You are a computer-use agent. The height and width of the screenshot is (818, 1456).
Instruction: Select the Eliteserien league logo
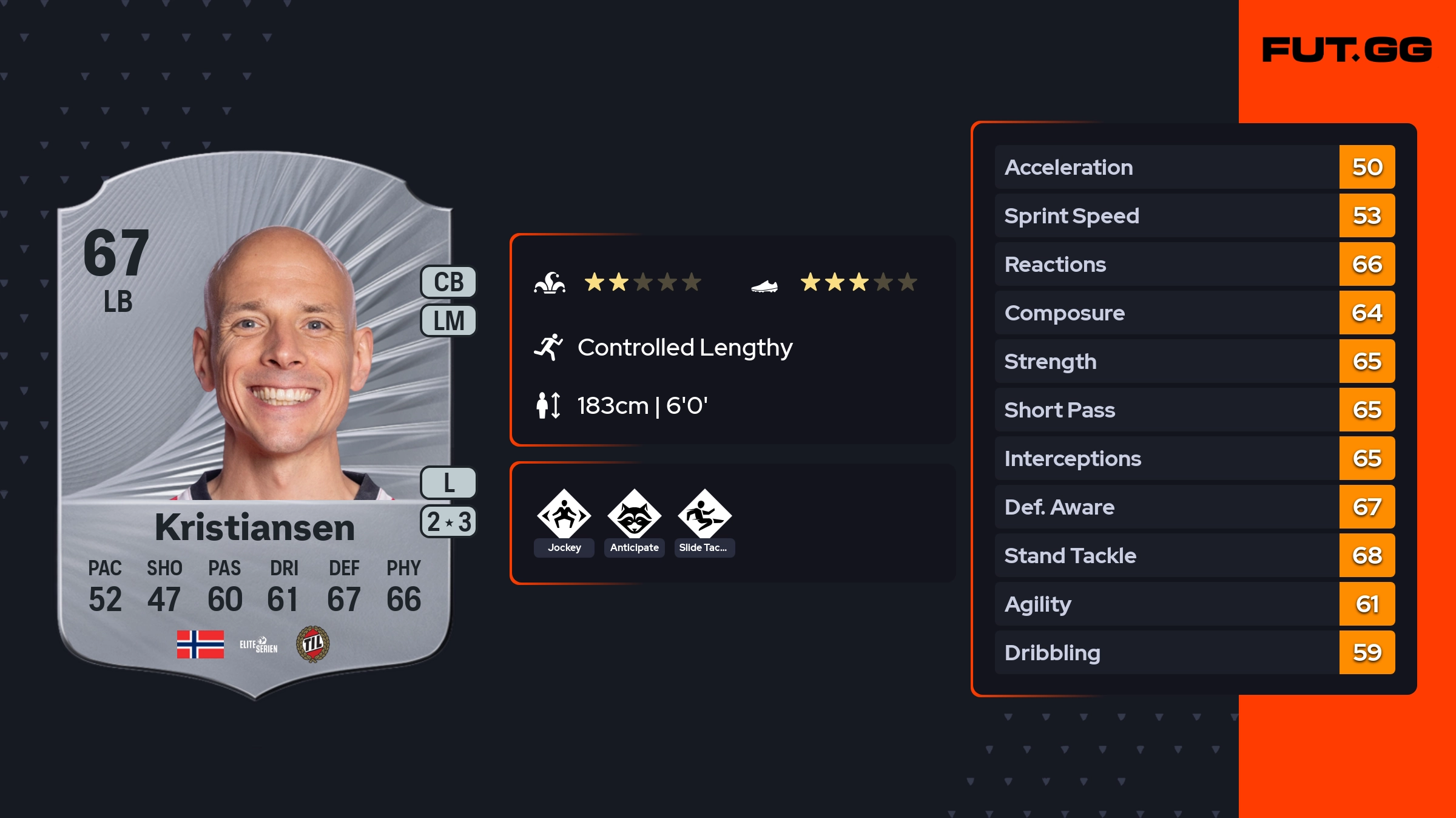[258, 644]
